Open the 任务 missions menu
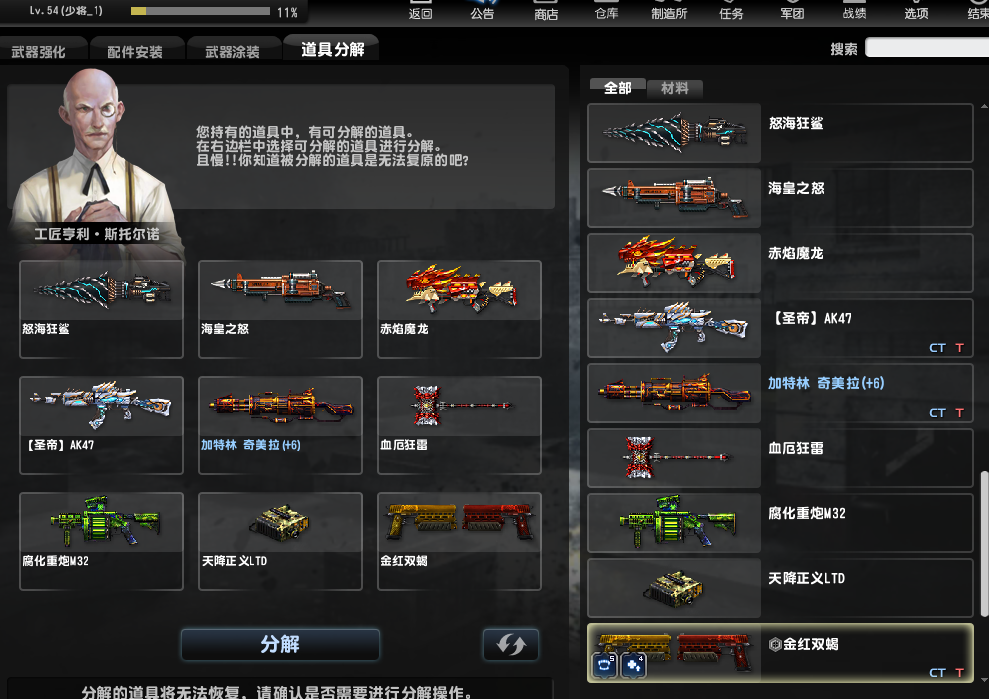989x699 pixels. (x=731, y=12)
